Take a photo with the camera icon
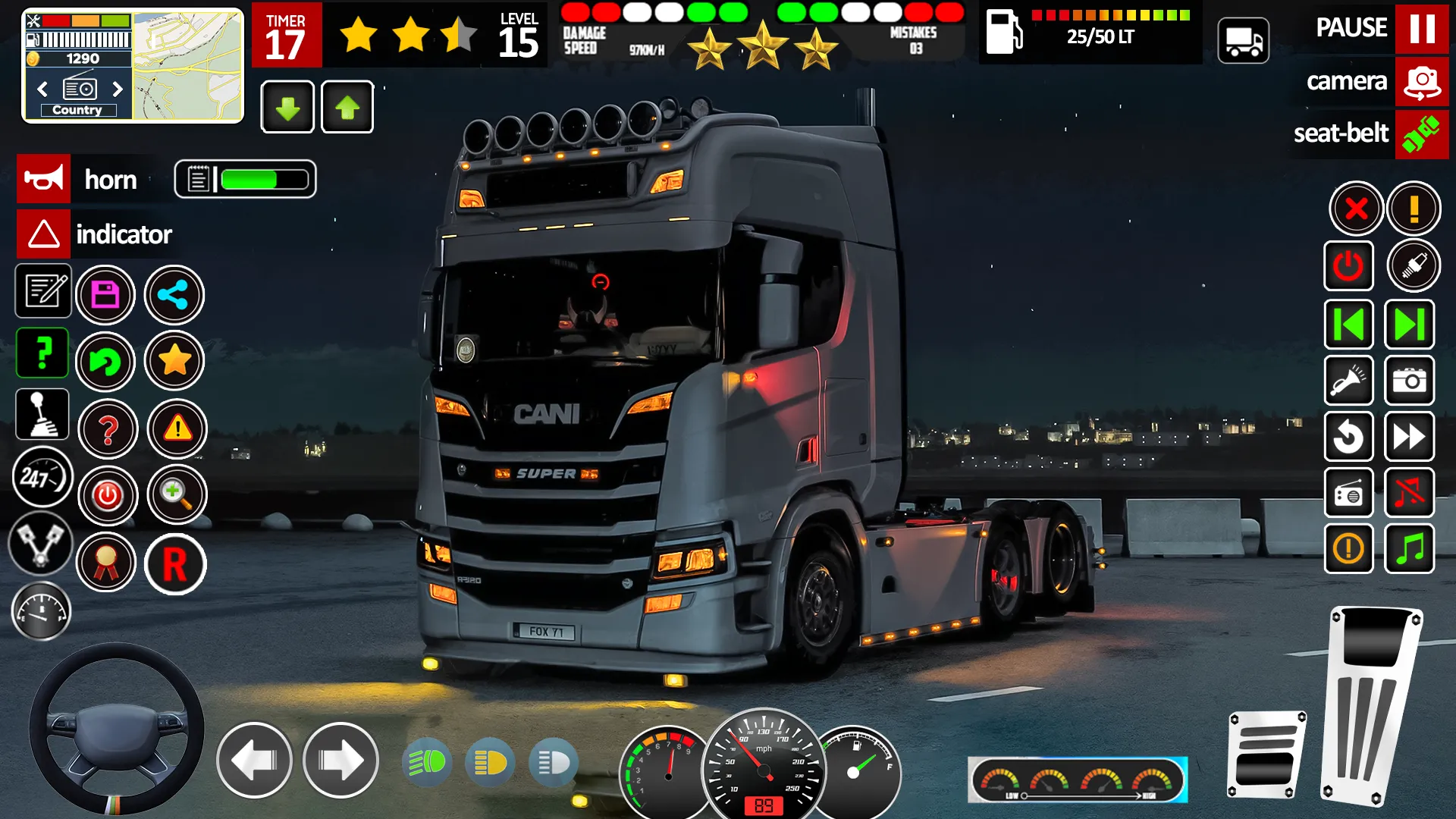Screen dimensions: 1456x819 [x=1410, y=381]
